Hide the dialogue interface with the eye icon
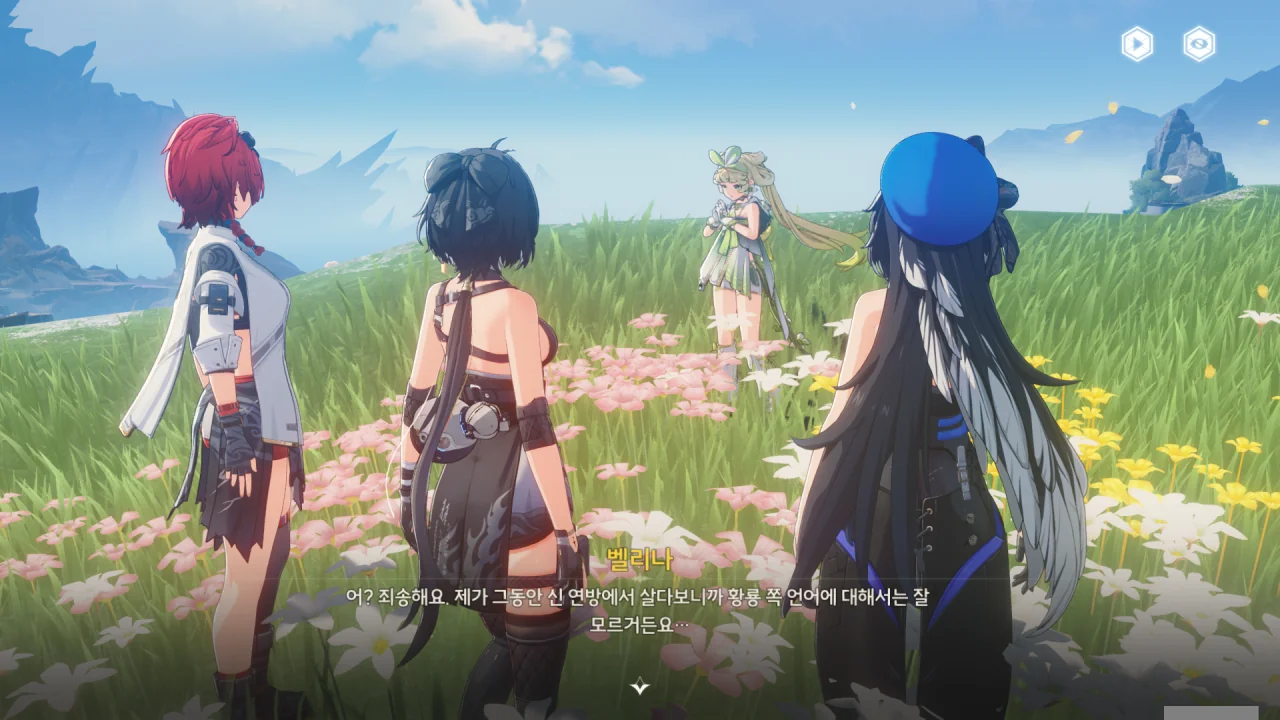The image size is (1280, 720). (x=1199, y=44)
